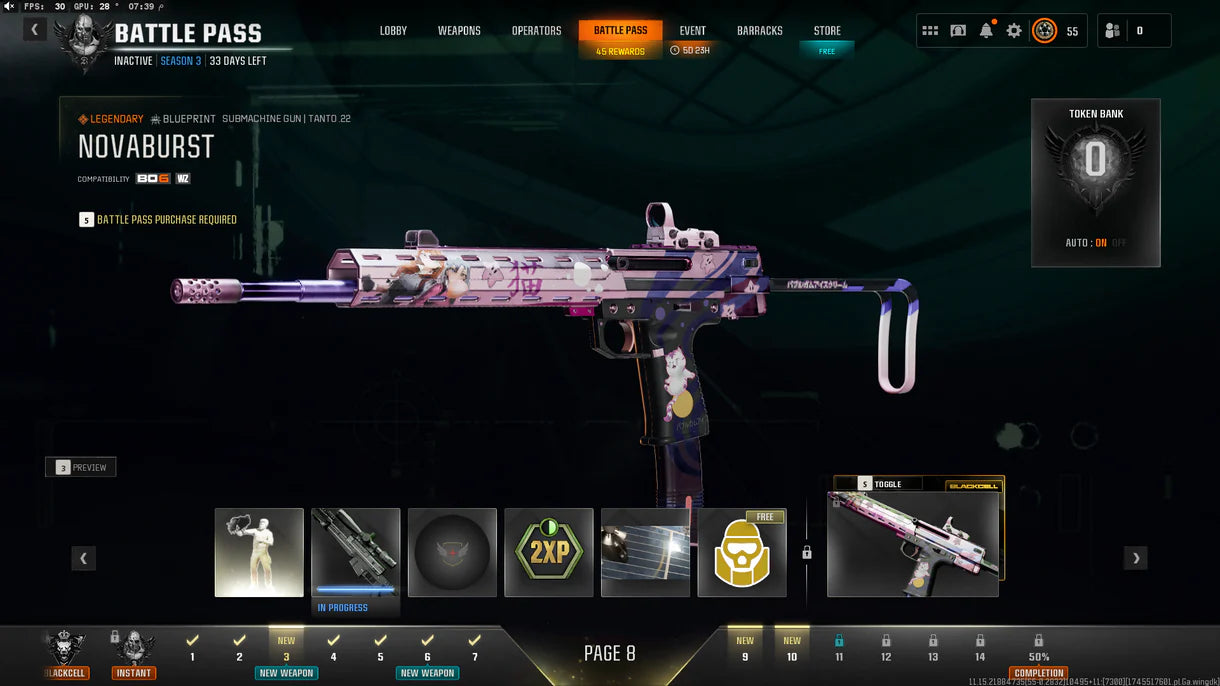The height and width of the screenshot is (686, 1220).
Task: Select the white statue operator reward
Action: (x=259, y=552)
